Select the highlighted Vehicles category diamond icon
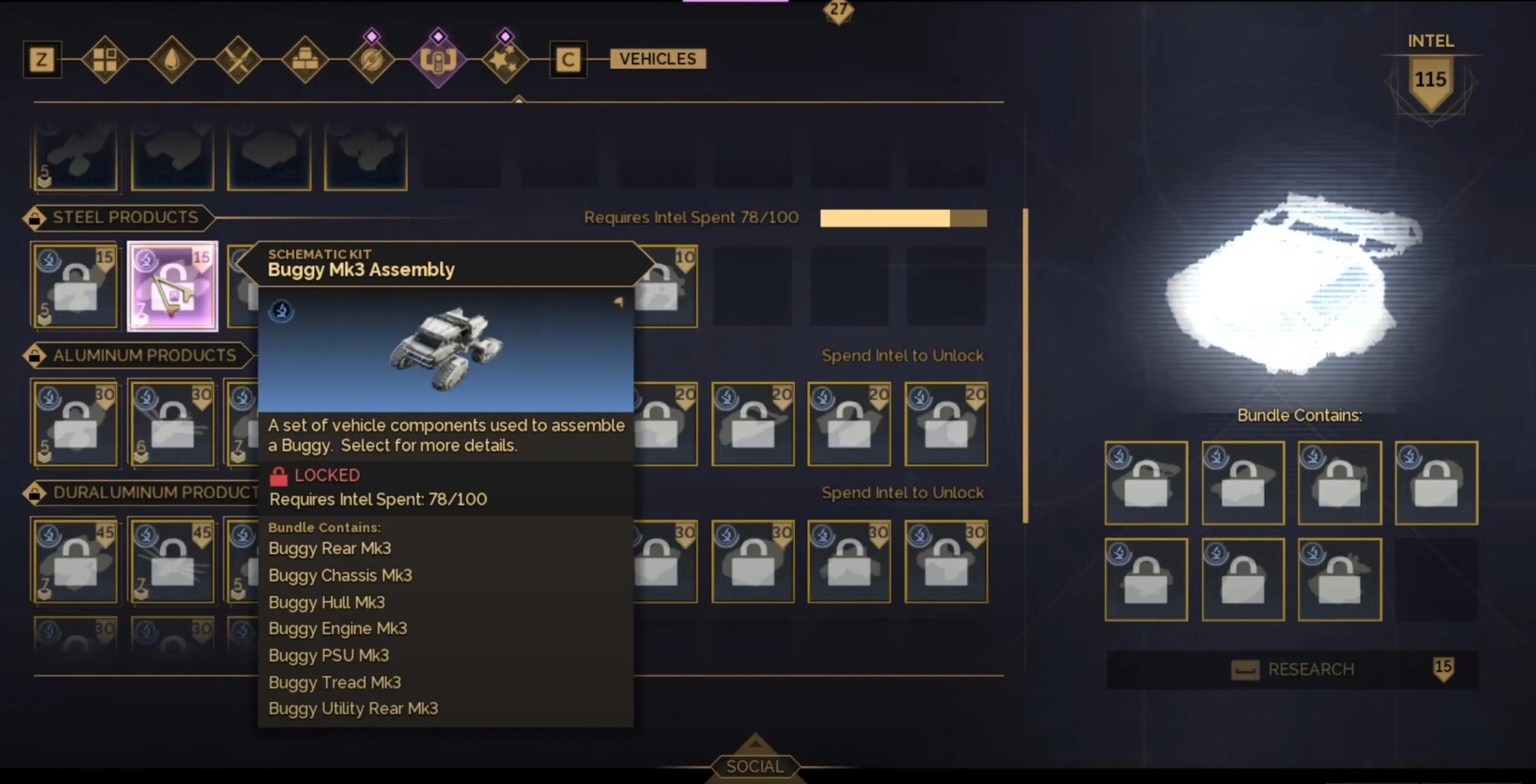This screenshot has width=1536, height=784. point(440,60)
